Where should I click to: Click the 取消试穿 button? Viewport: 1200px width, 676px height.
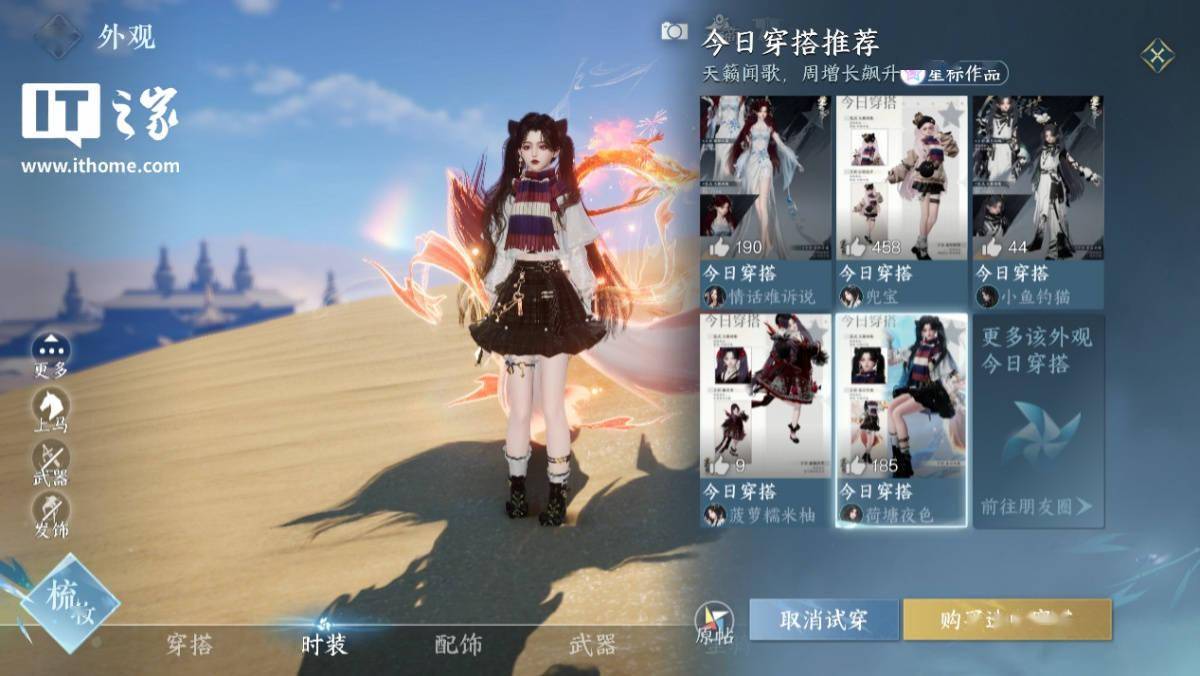pos(824,620)
